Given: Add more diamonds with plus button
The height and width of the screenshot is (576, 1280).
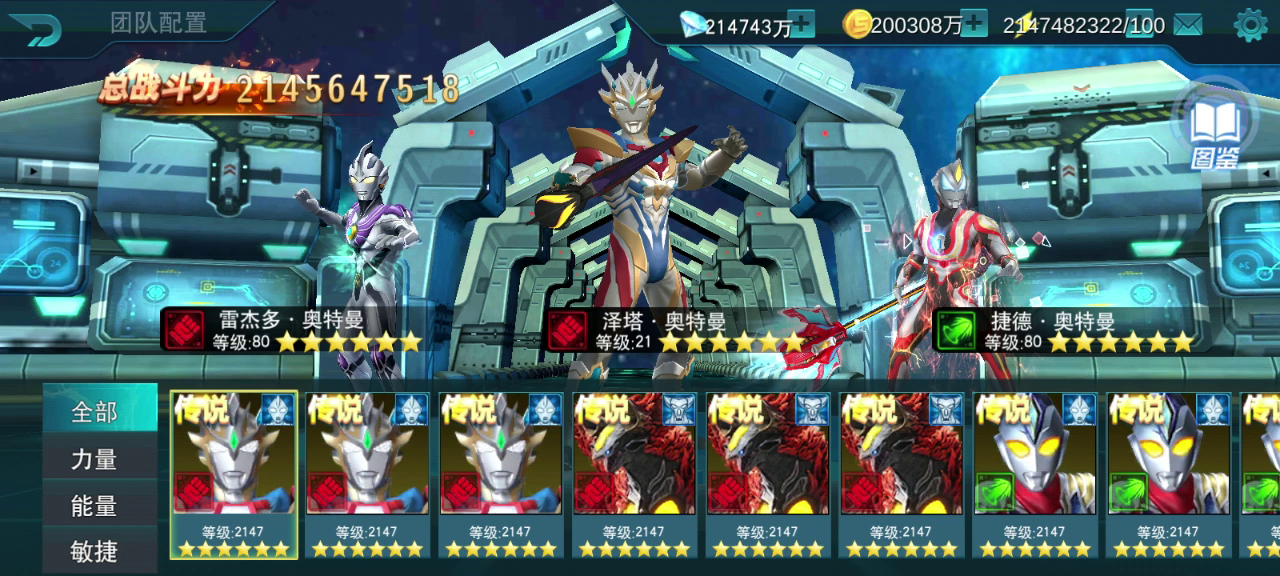Looking at the screenshot, I should click(x=801, y=24).
